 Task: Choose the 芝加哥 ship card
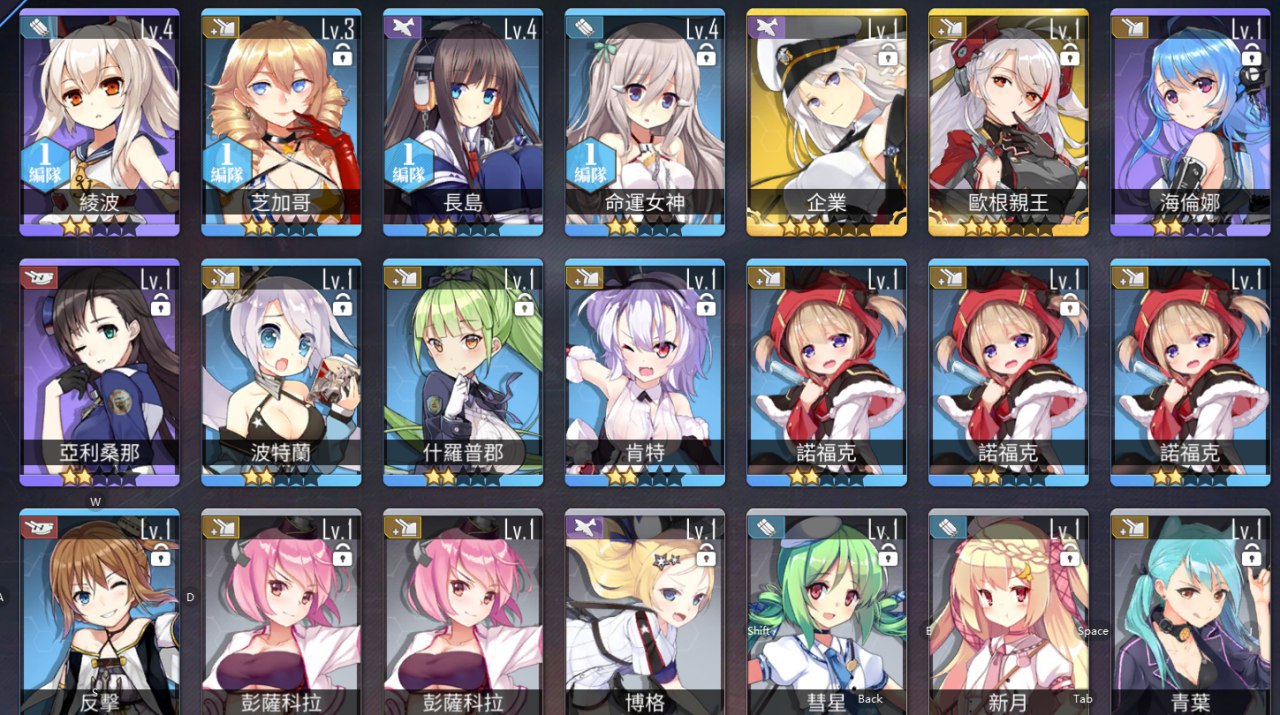coord(281,120)
